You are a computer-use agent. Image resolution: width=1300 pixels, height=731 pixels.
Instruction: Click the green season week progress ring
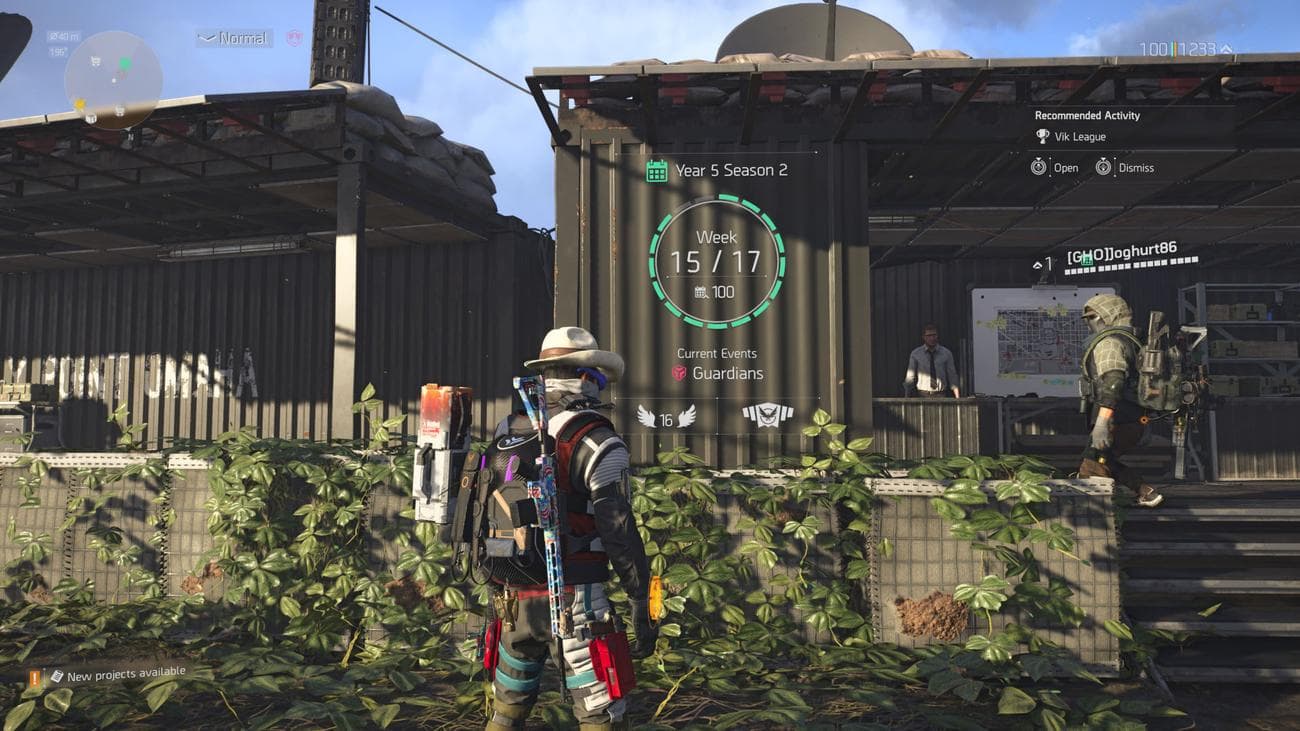(719, 200)
